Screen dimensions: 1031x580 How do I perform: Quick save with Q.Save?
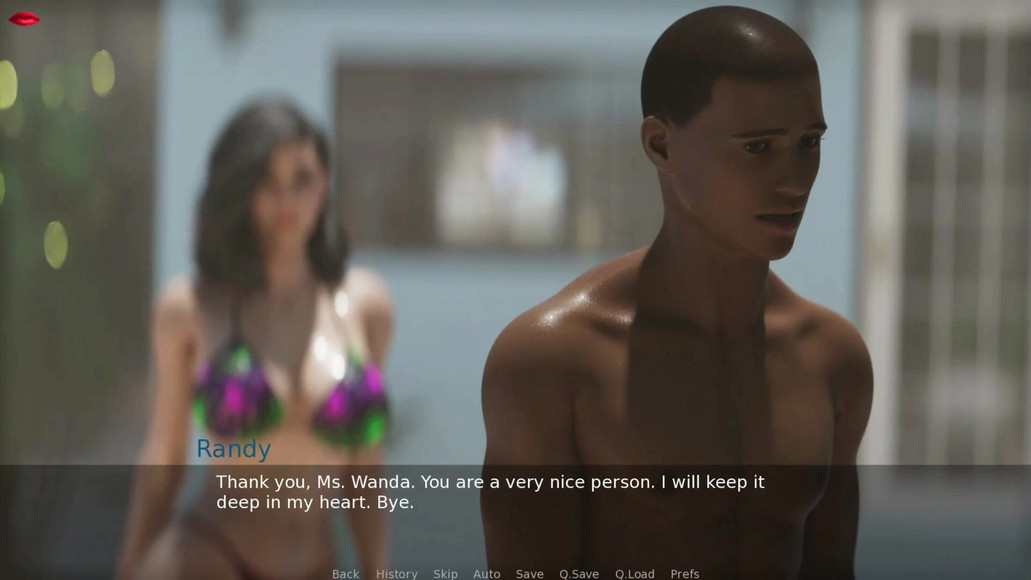(578, 574)
